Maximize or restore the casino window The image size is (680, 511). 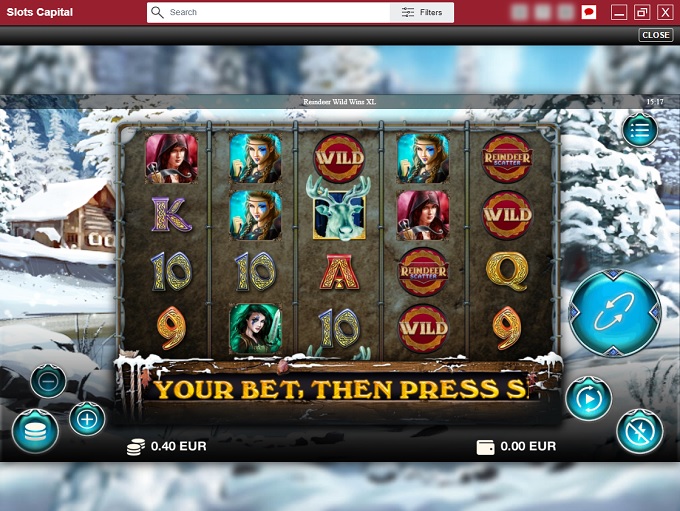pos(642,12)
